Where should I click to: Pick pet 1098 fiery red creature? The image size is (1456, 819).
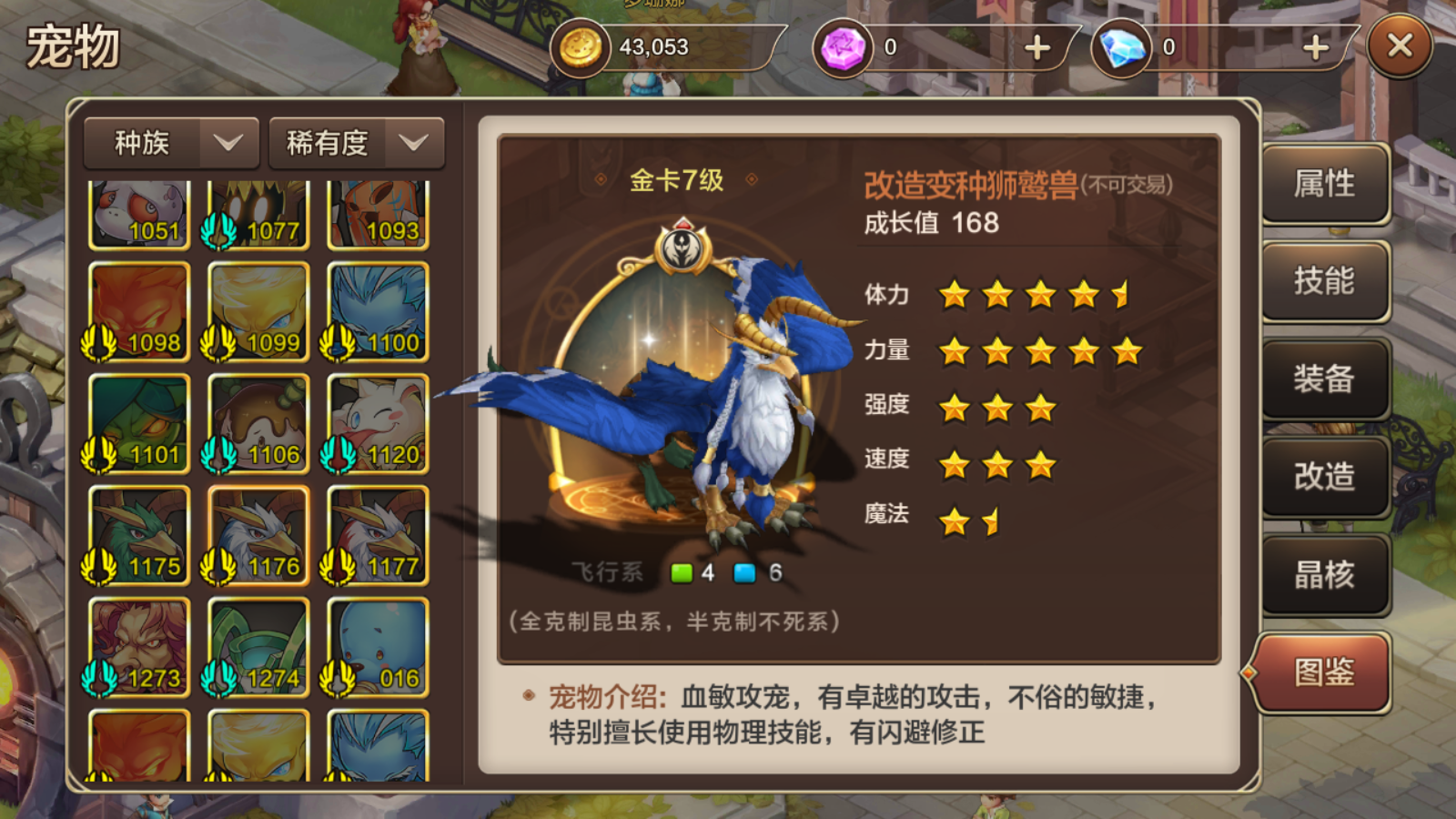(x=139, y=312)
